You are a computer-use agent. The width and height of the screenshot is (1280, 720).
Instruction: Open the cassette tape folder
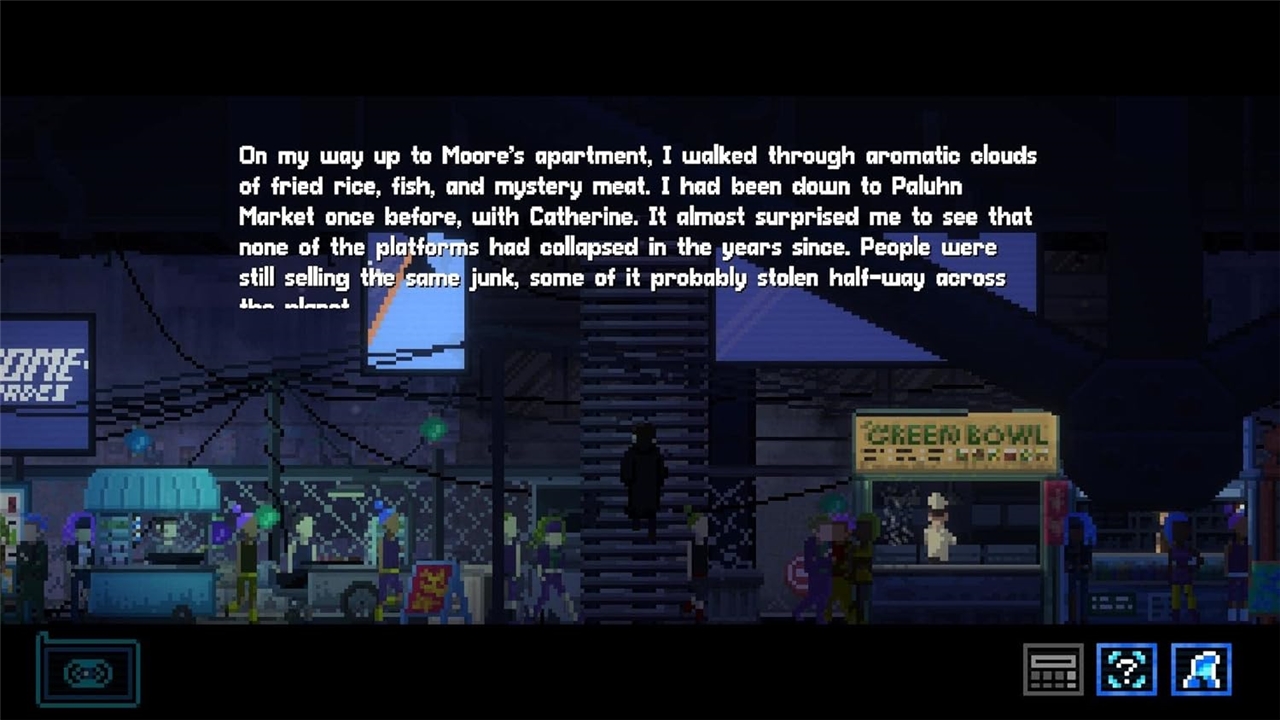(88, 671)
